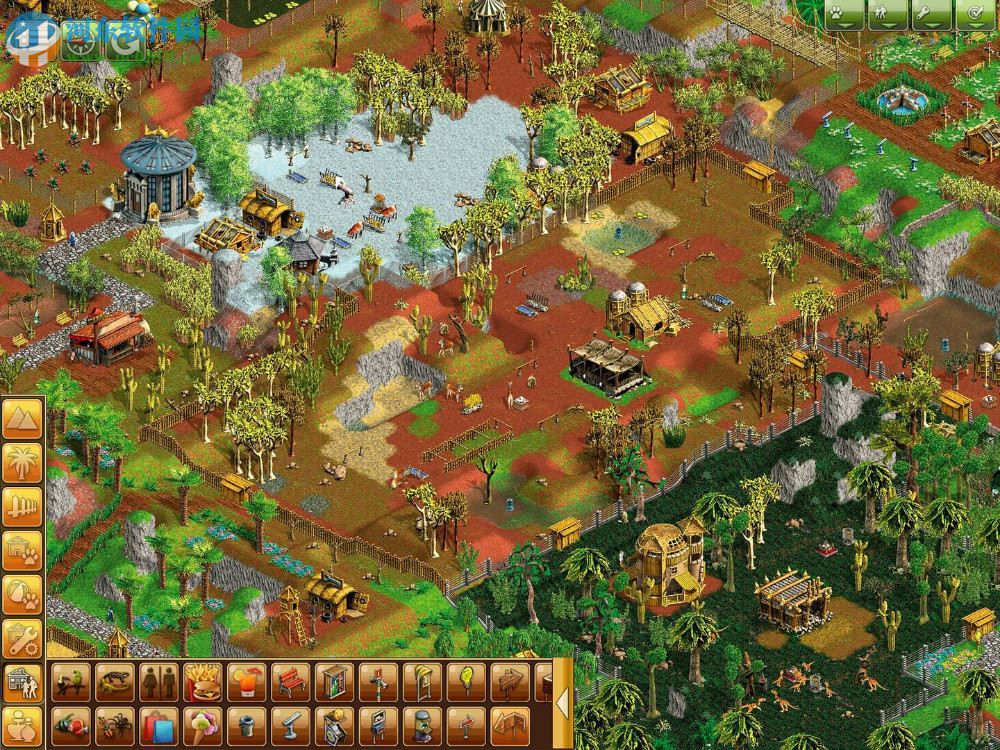Collapse the build panel with the arrow
The height and width of the screenshot is (750, 1000).
click(x=563, y=703)
